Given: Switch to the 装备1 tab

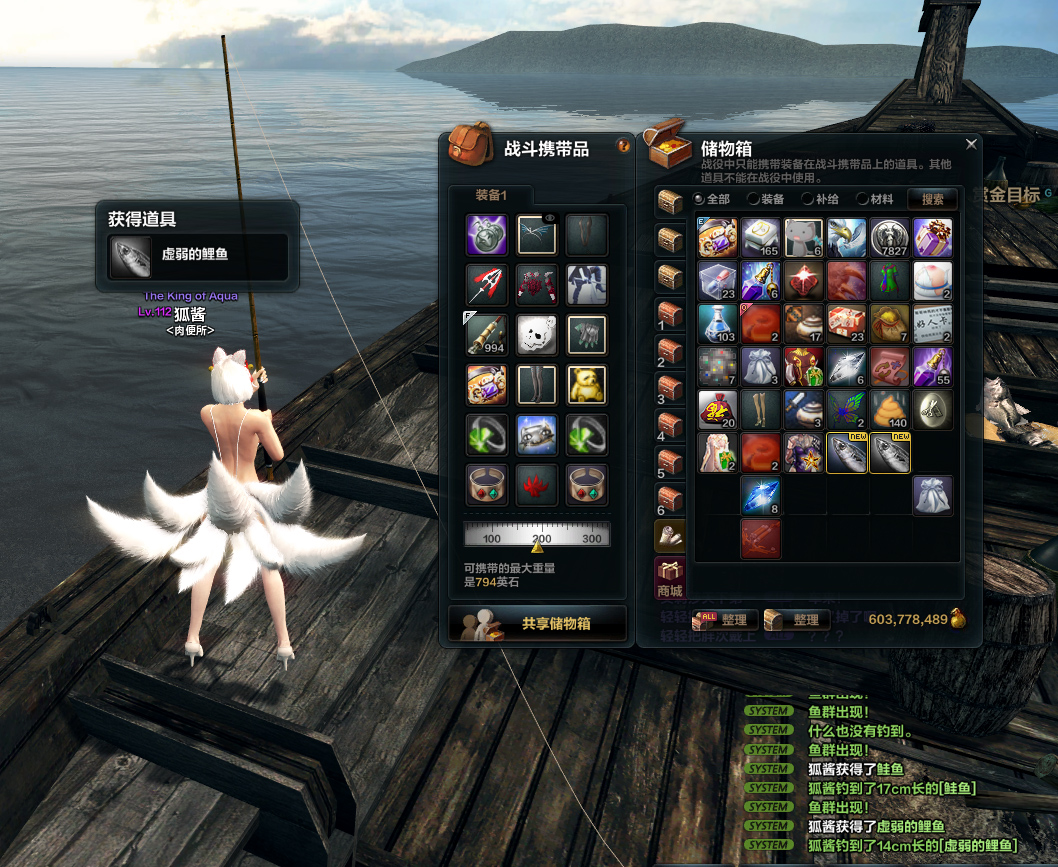Looking at the screenshot, I should coord(490,195).
